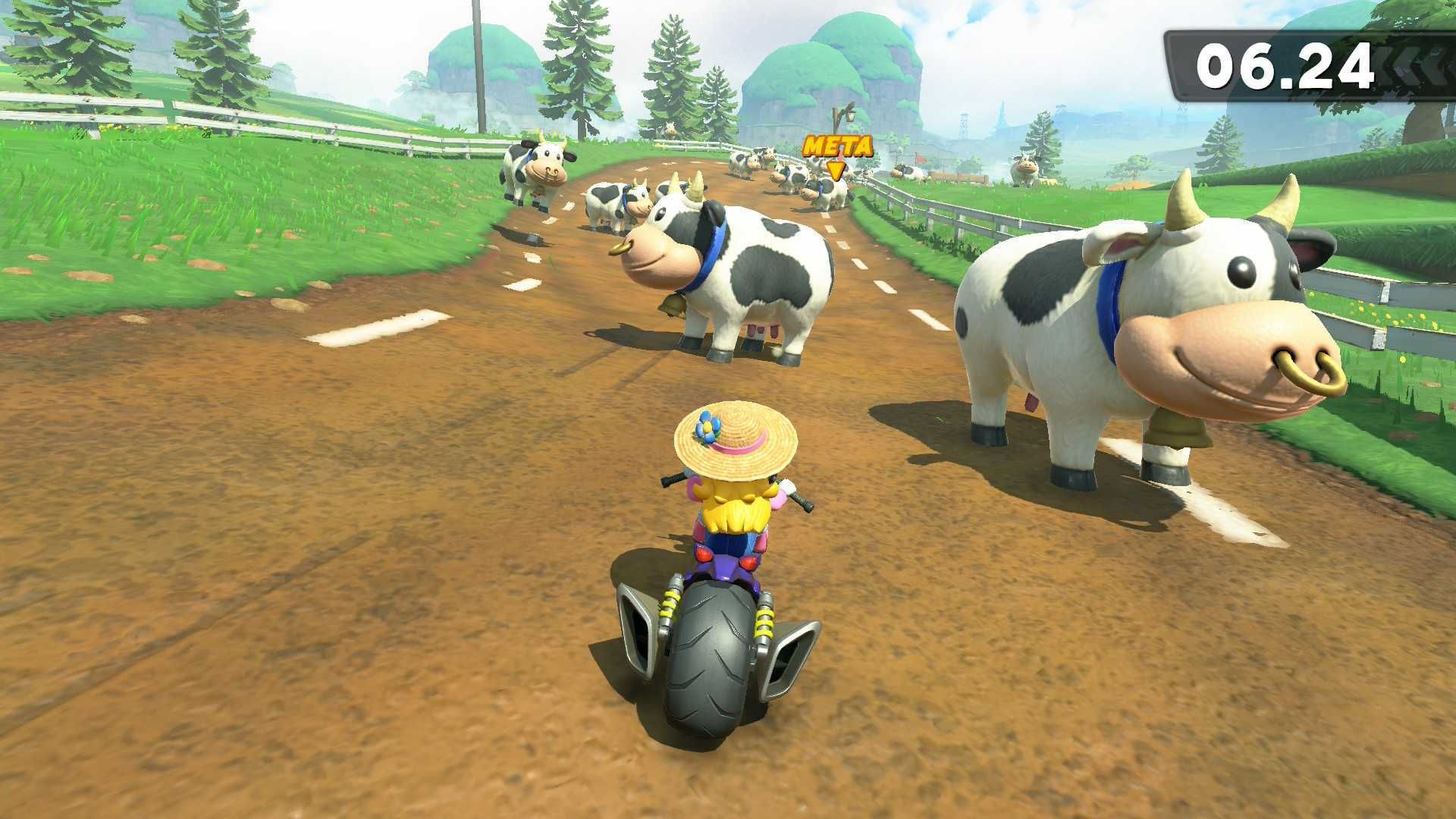Screen dimensions: 1456x819
Task: Click the yellow arrow below META
Action: (837, 170)
